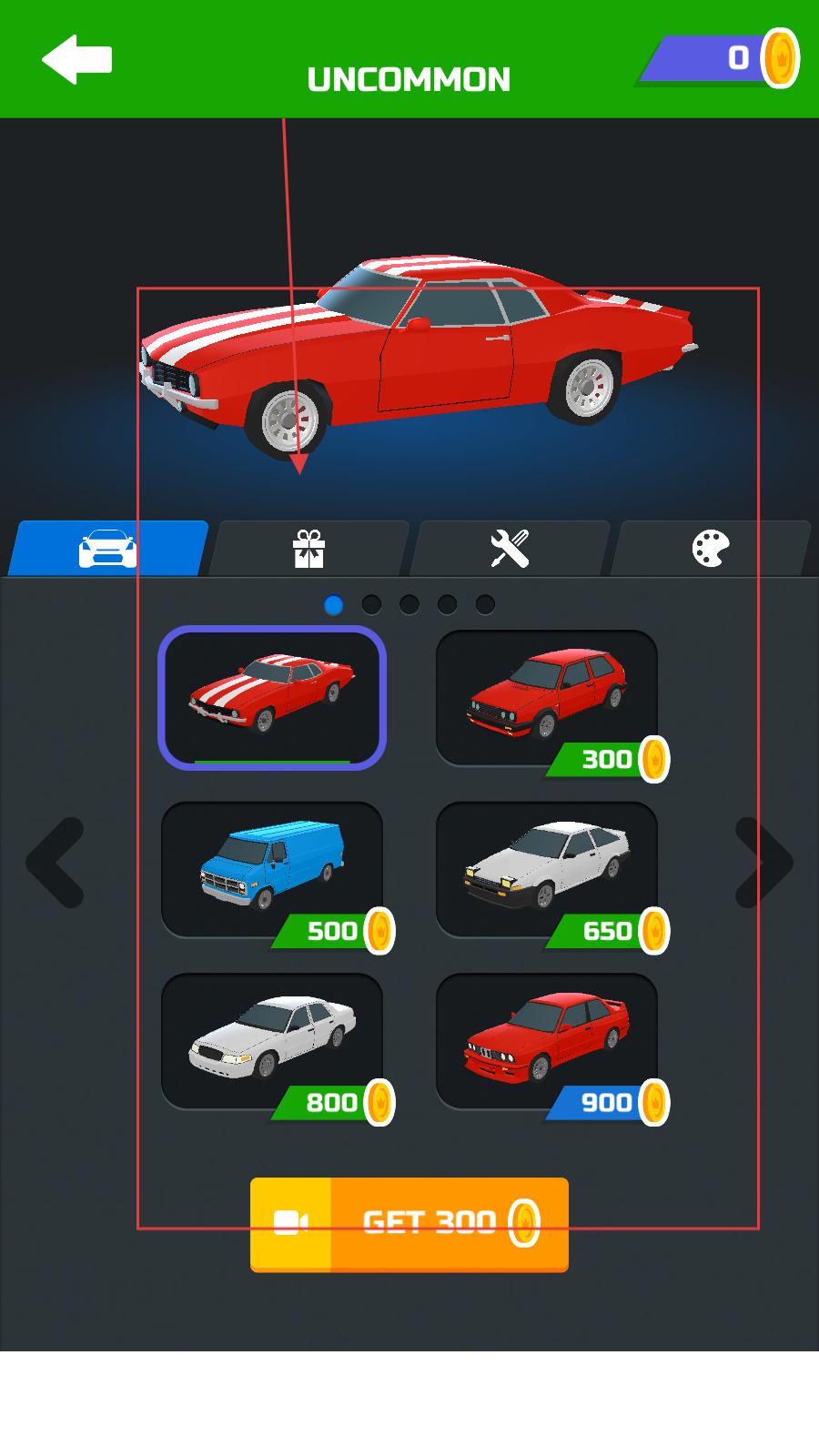Viewport: 819px width, 1456px height.
Task: Open the wrench and screwdriver upgrades tab
Action: pos(510,549)
